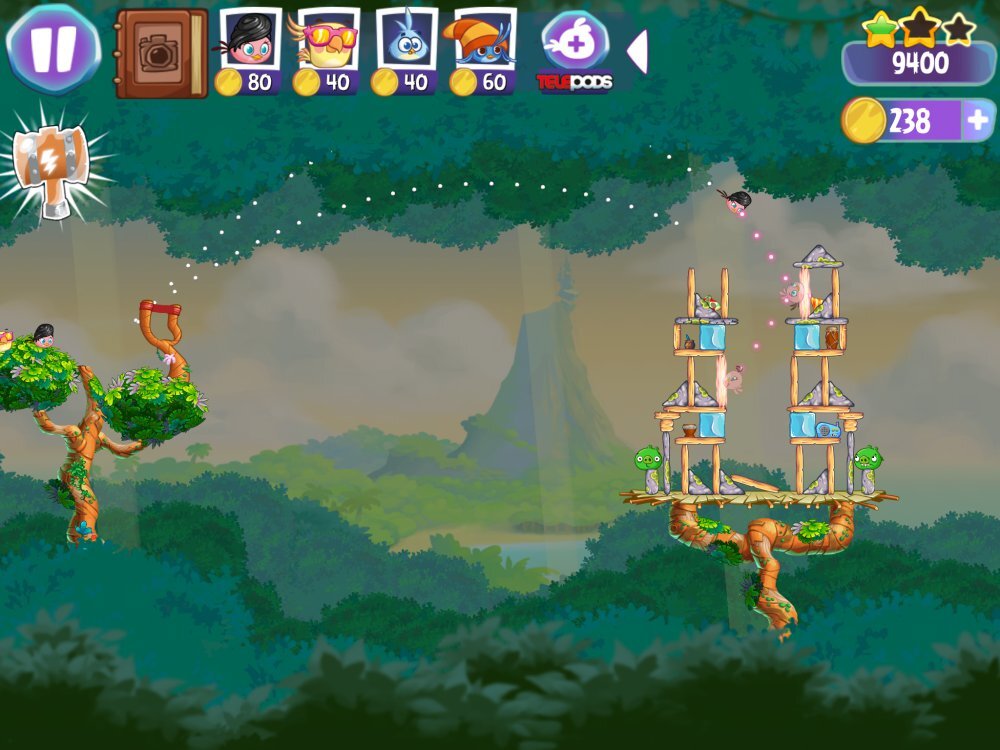The width and height of the screenshot is (1000, 750).
Task: Add more coins with the plus button
Action: pyautogui.click(x=978, y=121)
